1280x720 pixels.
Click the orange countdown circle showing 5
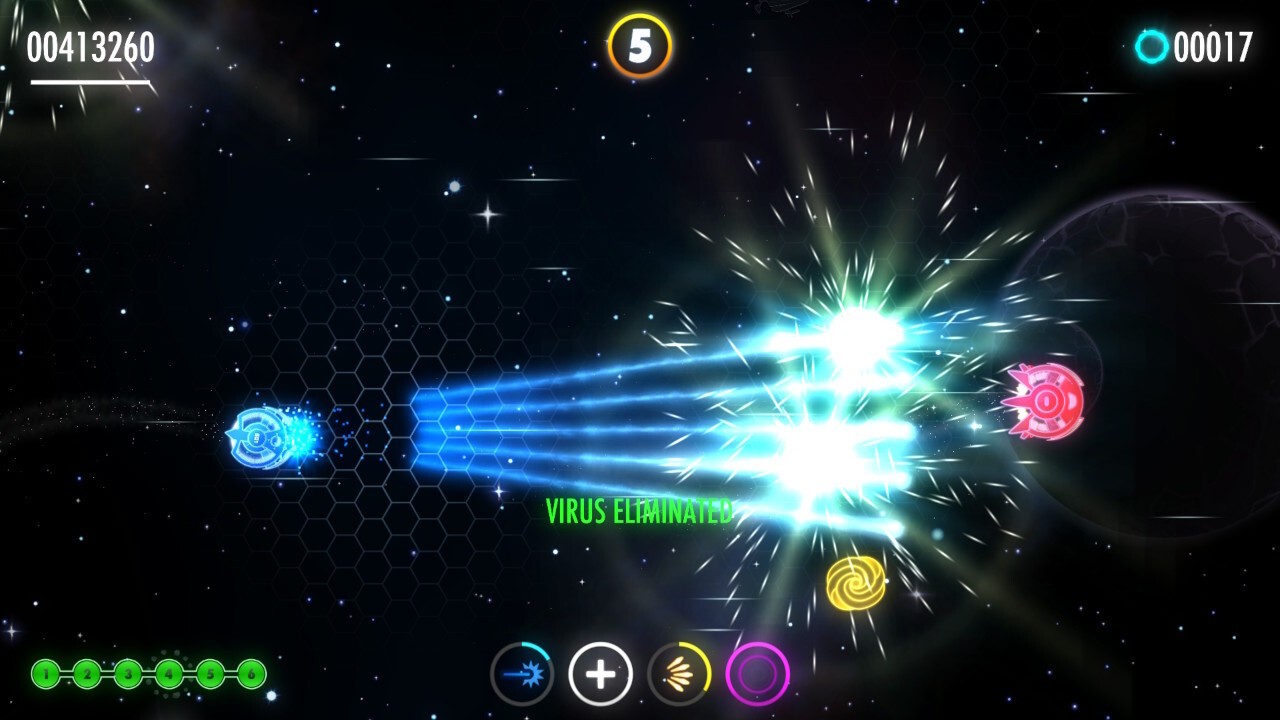pyautogui.click(x=641, y=42)
